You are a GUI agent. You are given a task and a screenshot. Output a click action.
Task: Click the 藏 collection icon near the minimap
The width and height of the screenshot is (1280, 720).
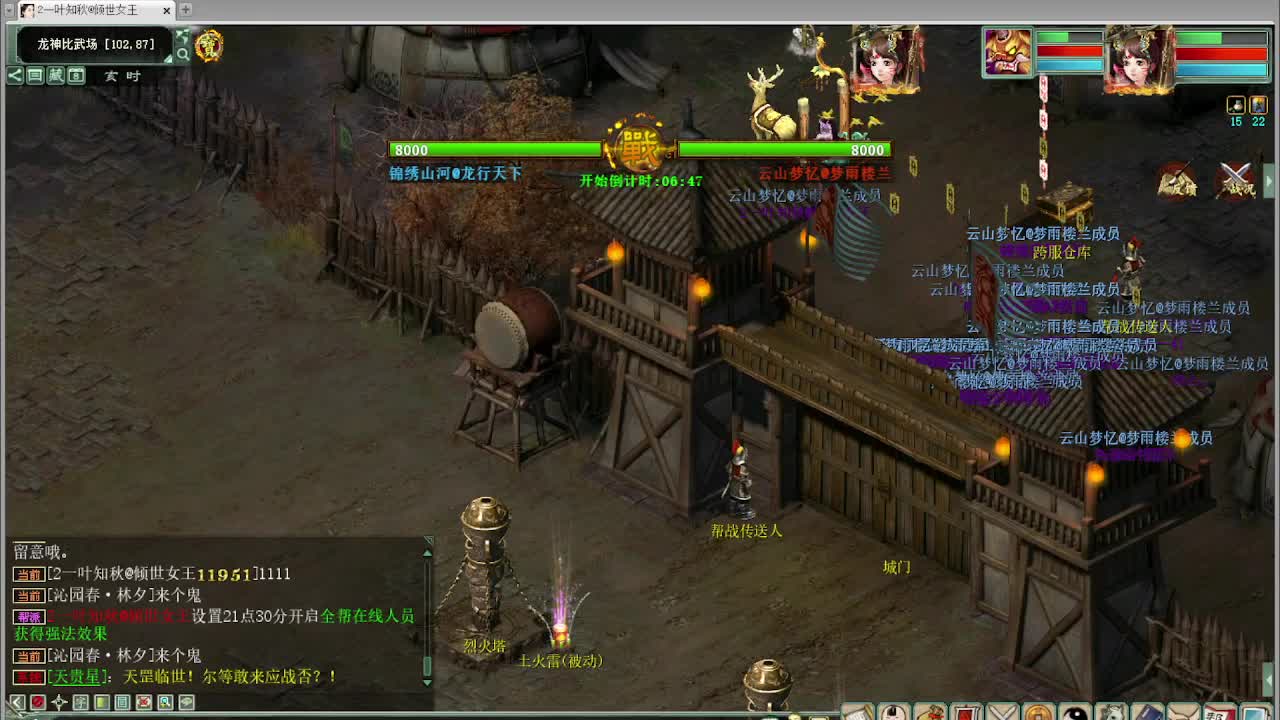point(56,75)
